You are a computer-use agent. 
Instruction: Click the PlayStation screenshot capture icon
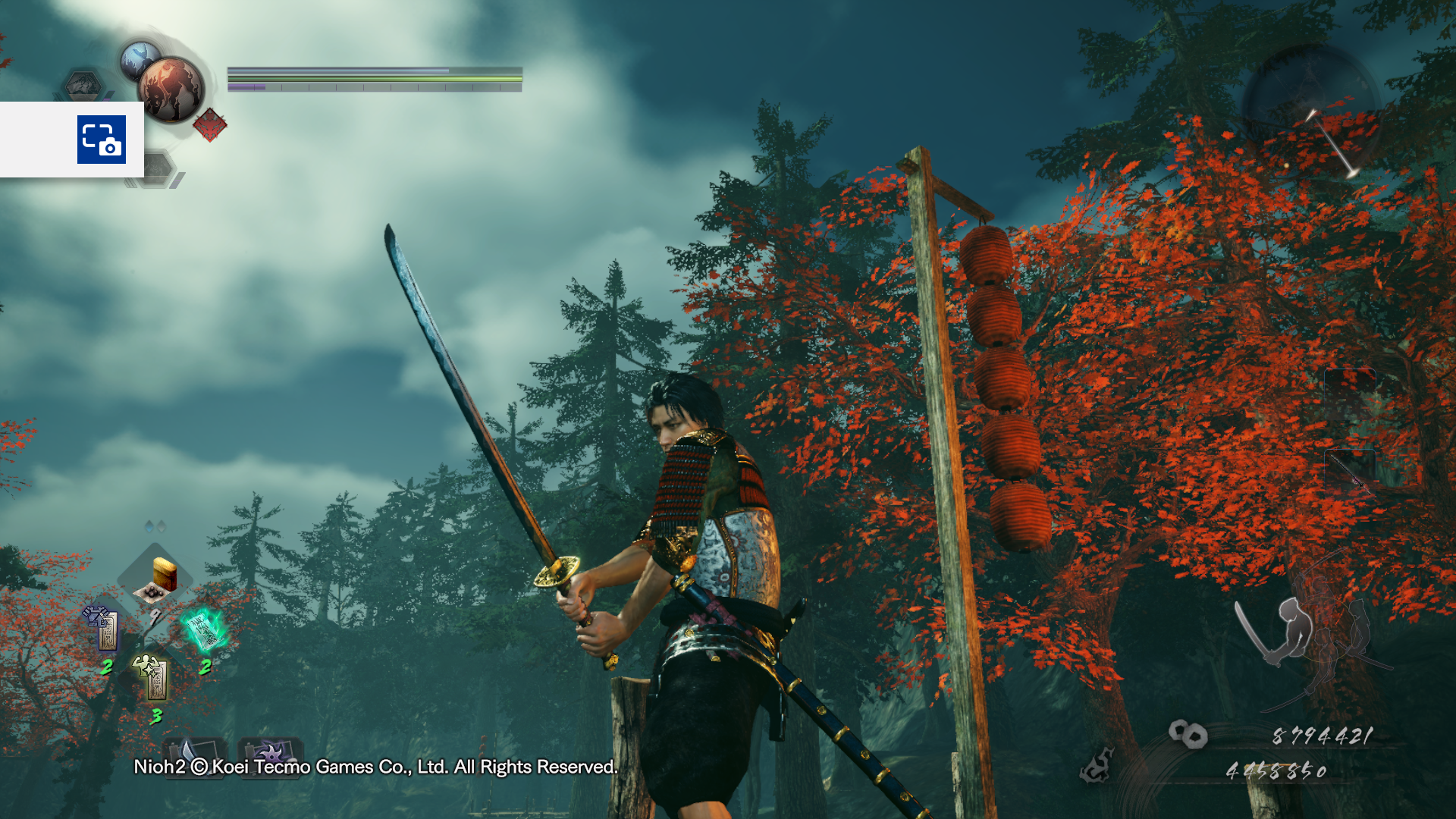101,140
